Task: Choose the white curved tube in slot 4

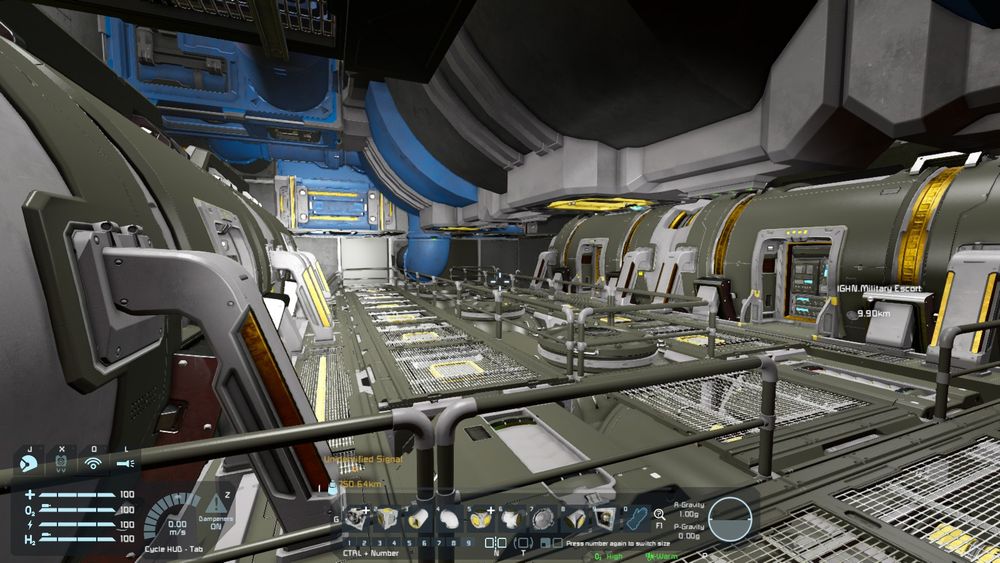Action: (450, 518)
